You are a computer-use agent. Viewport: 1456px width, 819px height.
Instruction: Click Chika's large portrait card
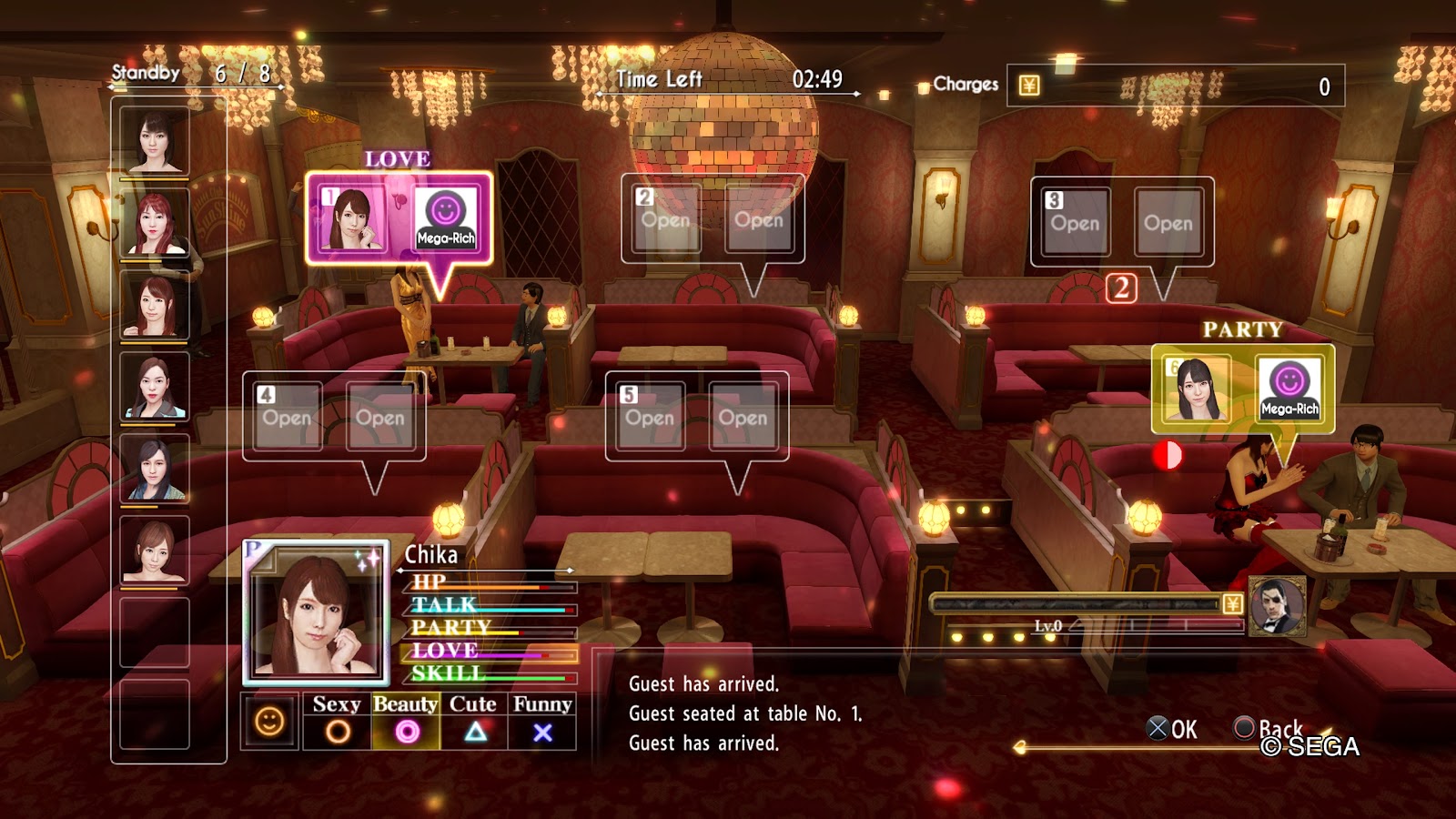(x=316, y=612)
